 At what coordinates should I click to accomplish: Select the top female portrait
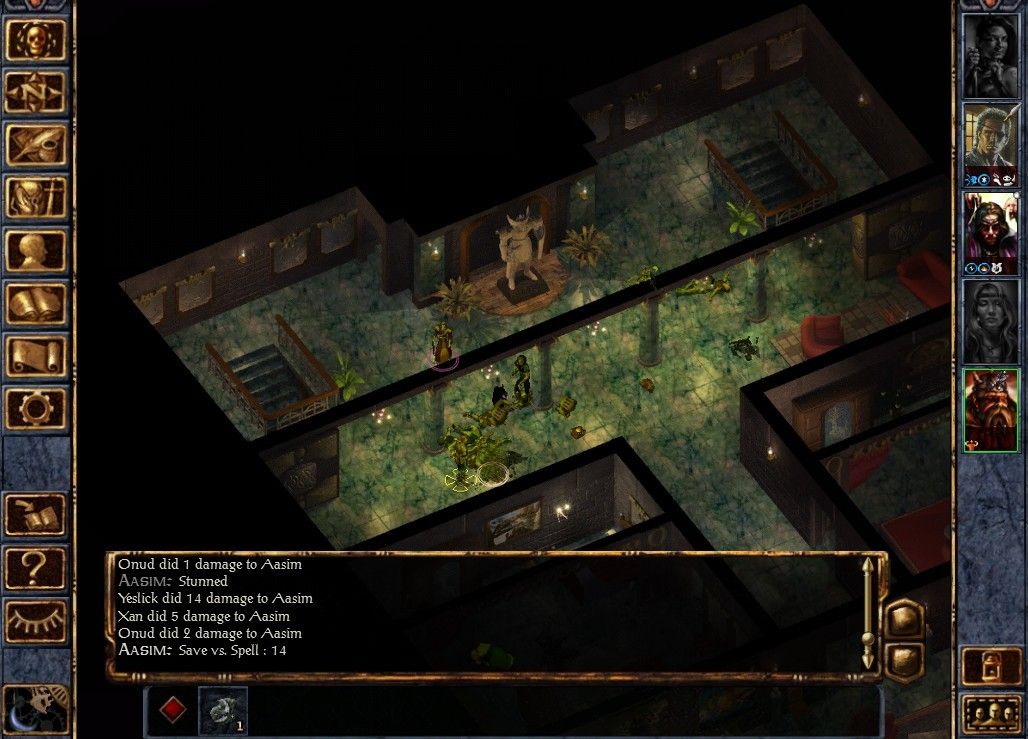pyautogui.click(x=990, y=55)
